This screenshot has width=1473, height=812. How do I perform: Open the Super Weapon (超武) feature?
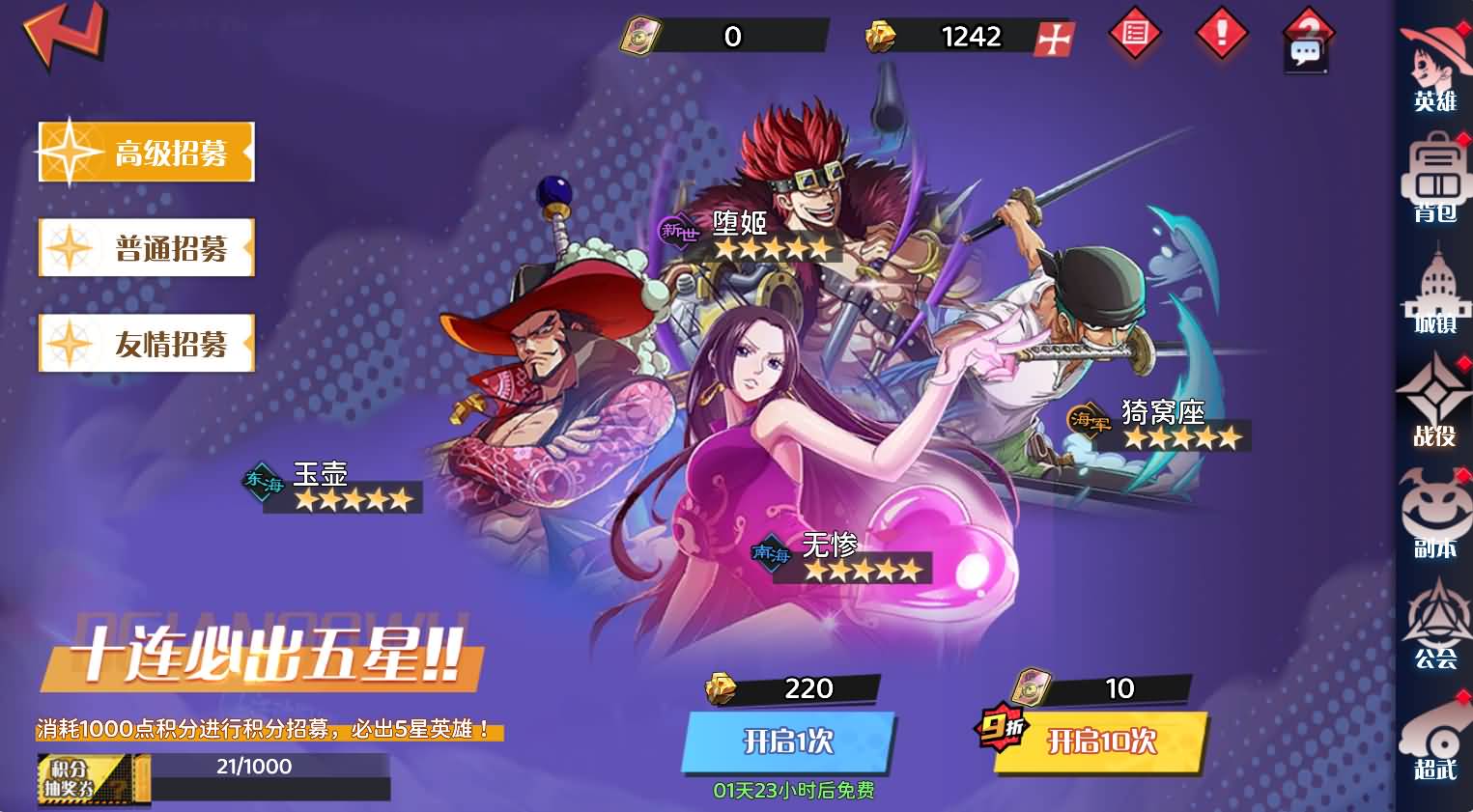pos(1435,748)
